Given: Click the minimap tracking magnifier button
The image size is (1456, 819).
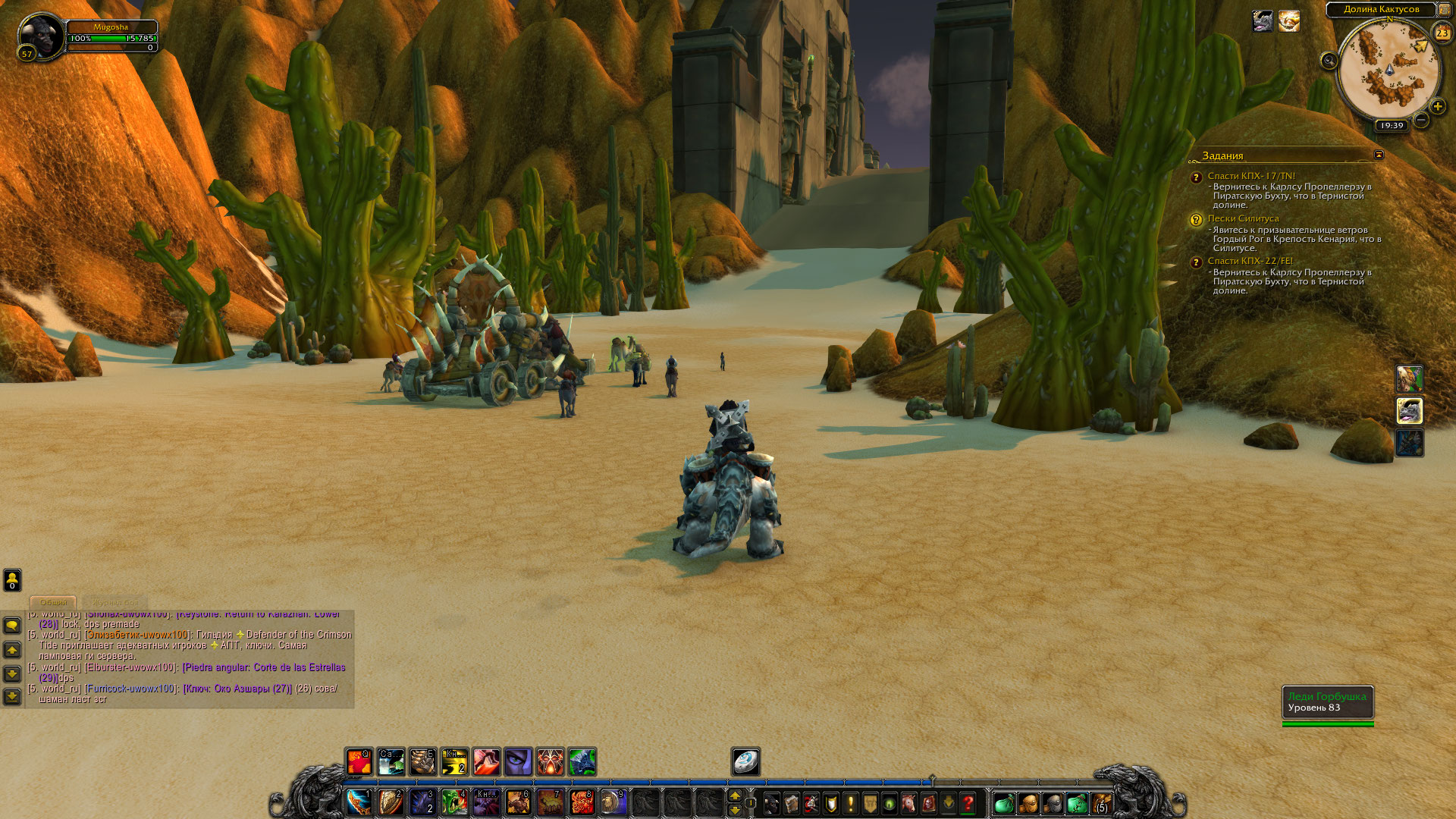Looking at the screenshot, I should [x=1329, y=61].
